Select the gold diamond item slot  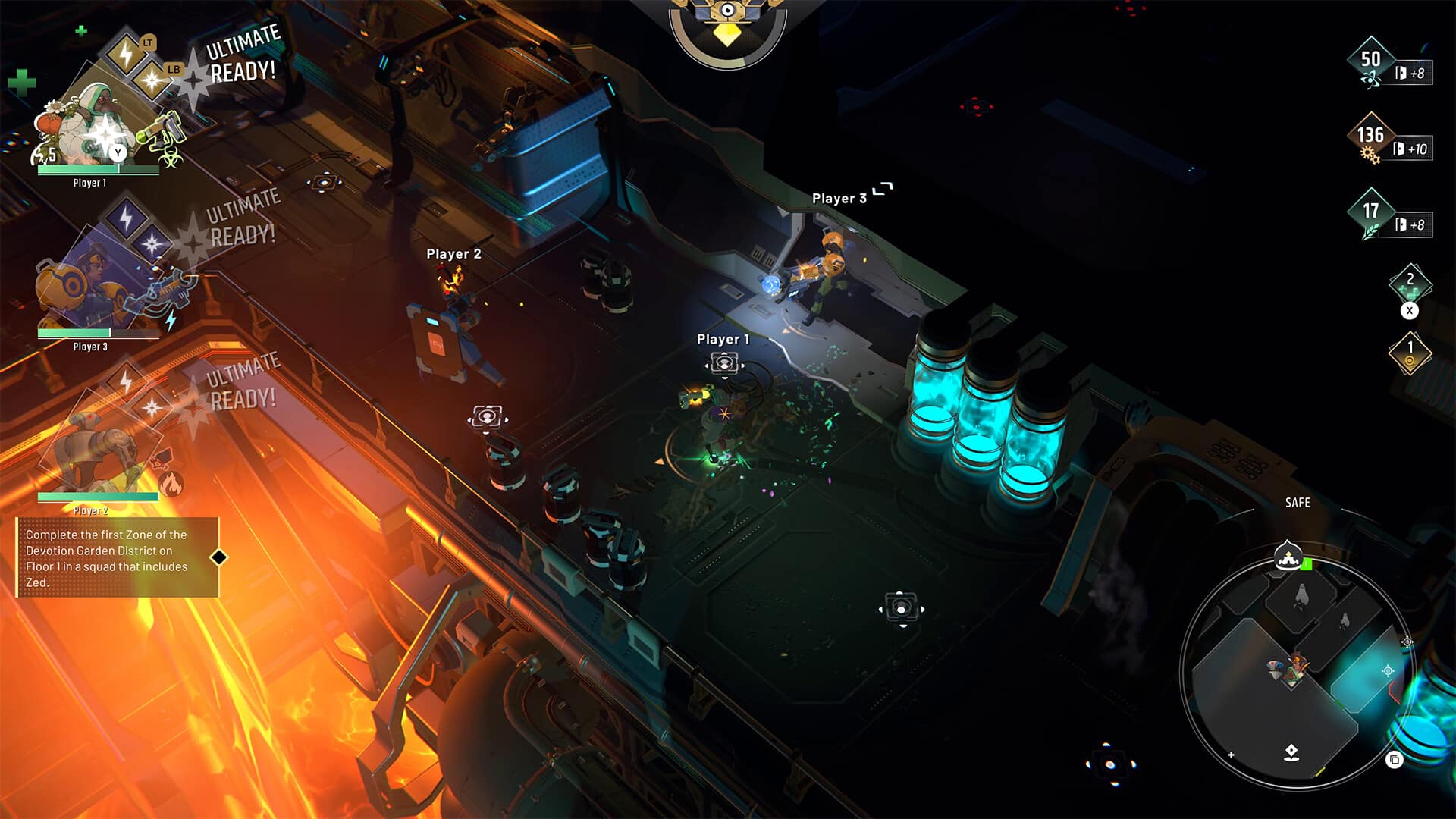[1410, 353]
